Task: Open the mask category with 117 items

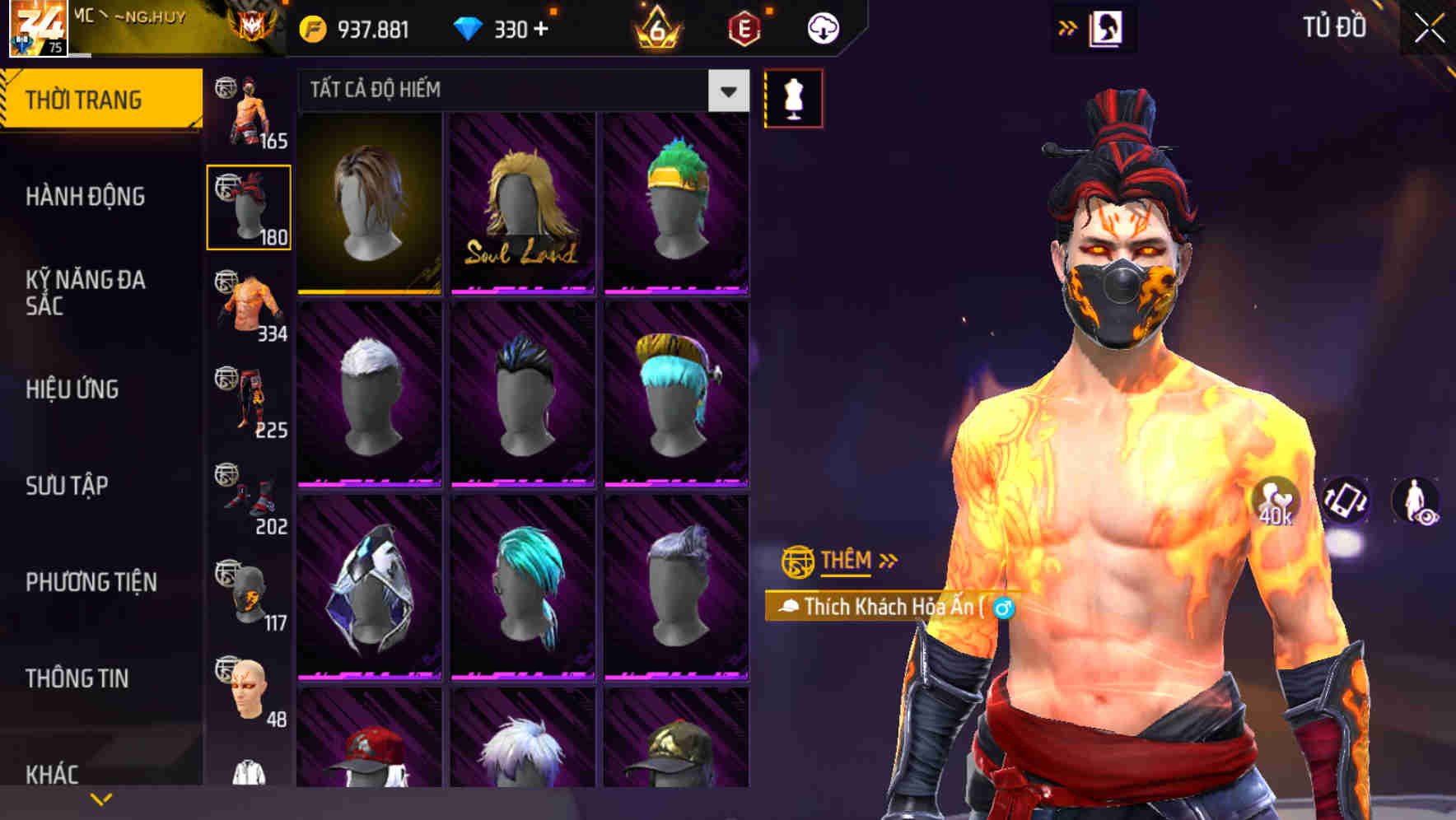Action: (x=247, y=593)
